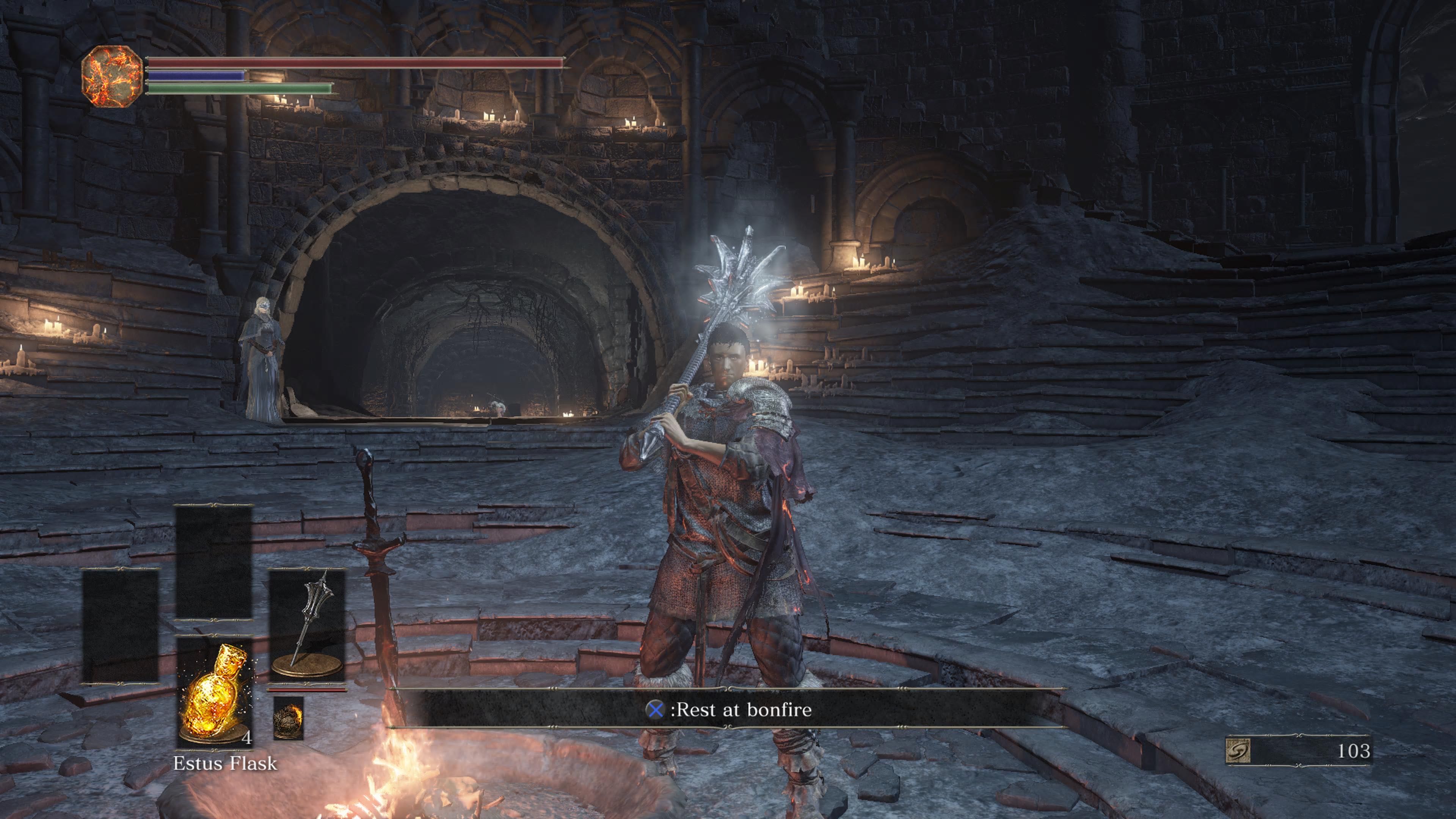Image resolution: width=1456 pixels, height=819 pixels.
Task: Click the souls counter swirl icon
Action: tap(1237, 751)
